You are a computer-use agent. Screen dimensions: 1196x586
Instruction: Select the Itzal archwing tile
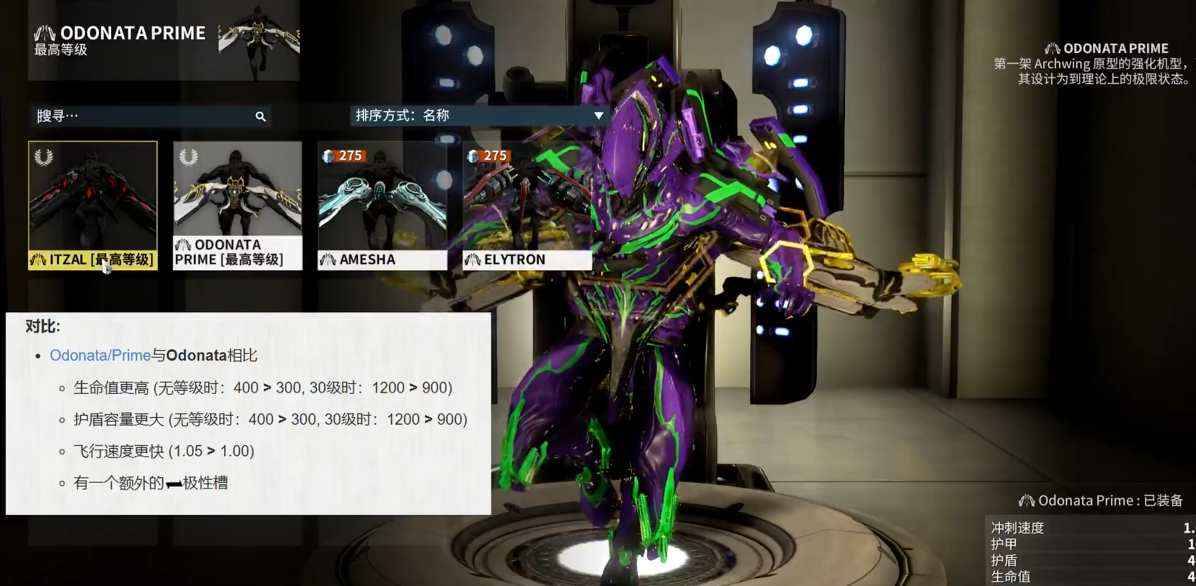93,205
